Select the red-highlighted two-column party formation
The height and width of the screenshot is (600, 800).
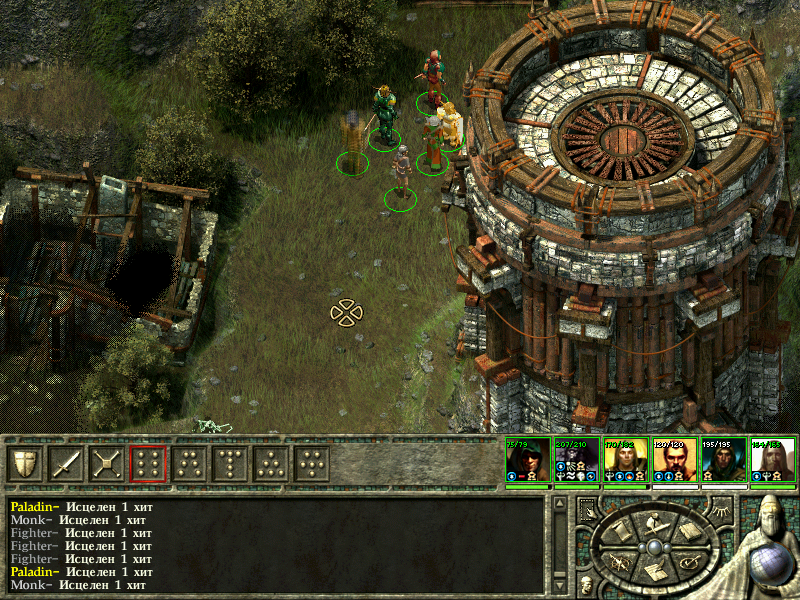[x=148, y=464]
